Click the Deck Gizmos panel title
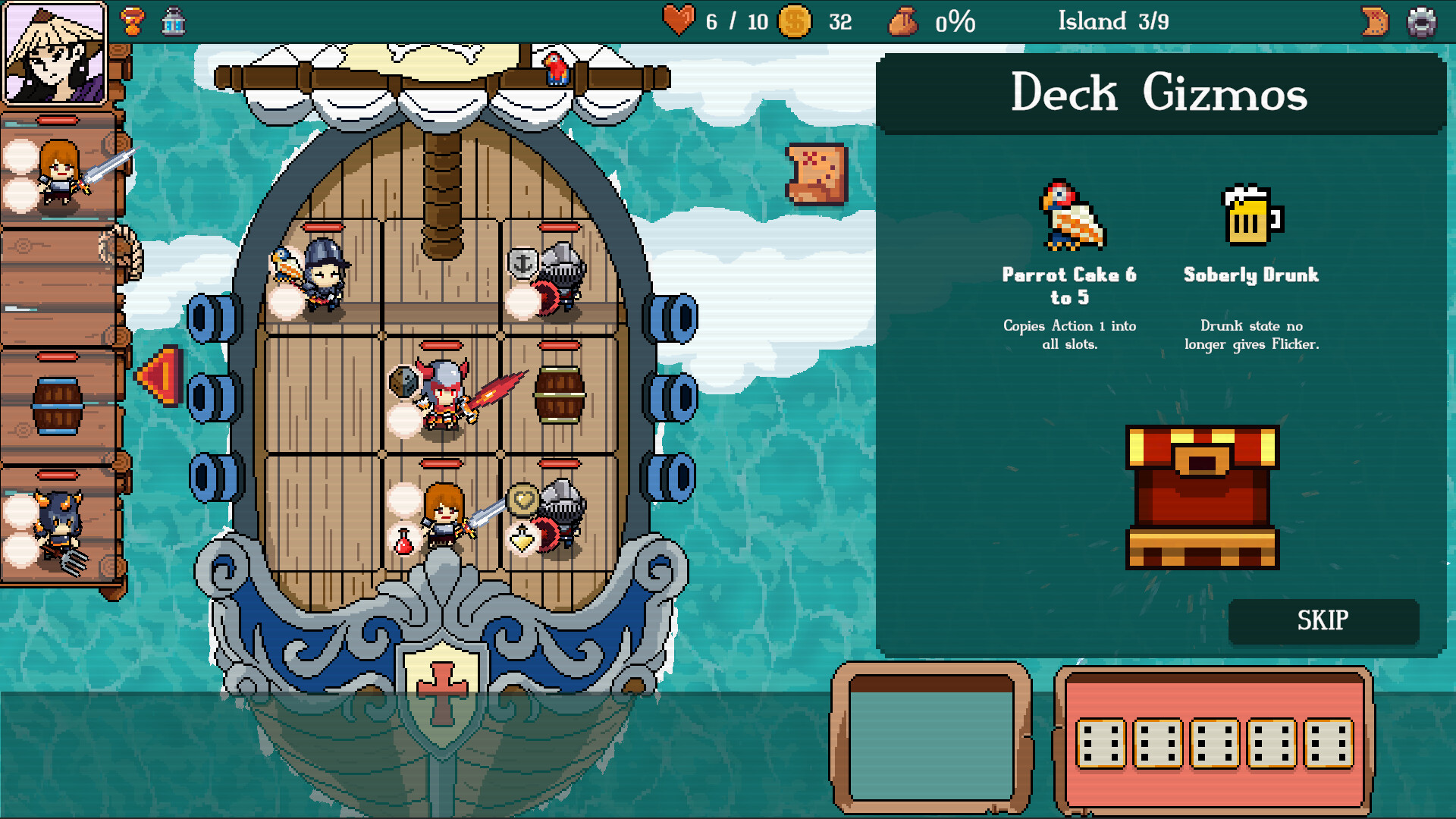 pyautogui.click(x=1160, y=93)
